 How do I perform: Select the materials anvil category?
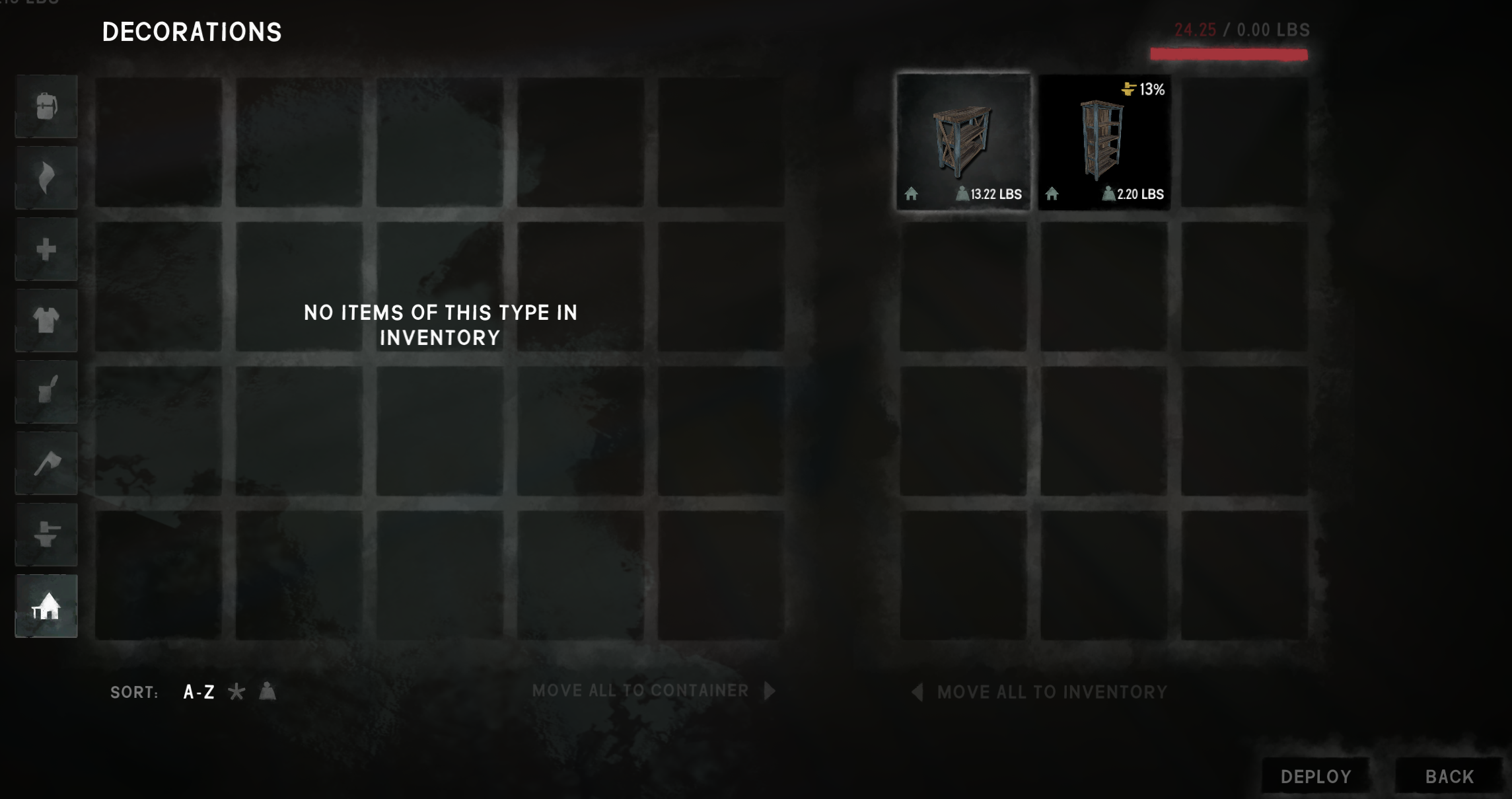click(x=46, y=535)
